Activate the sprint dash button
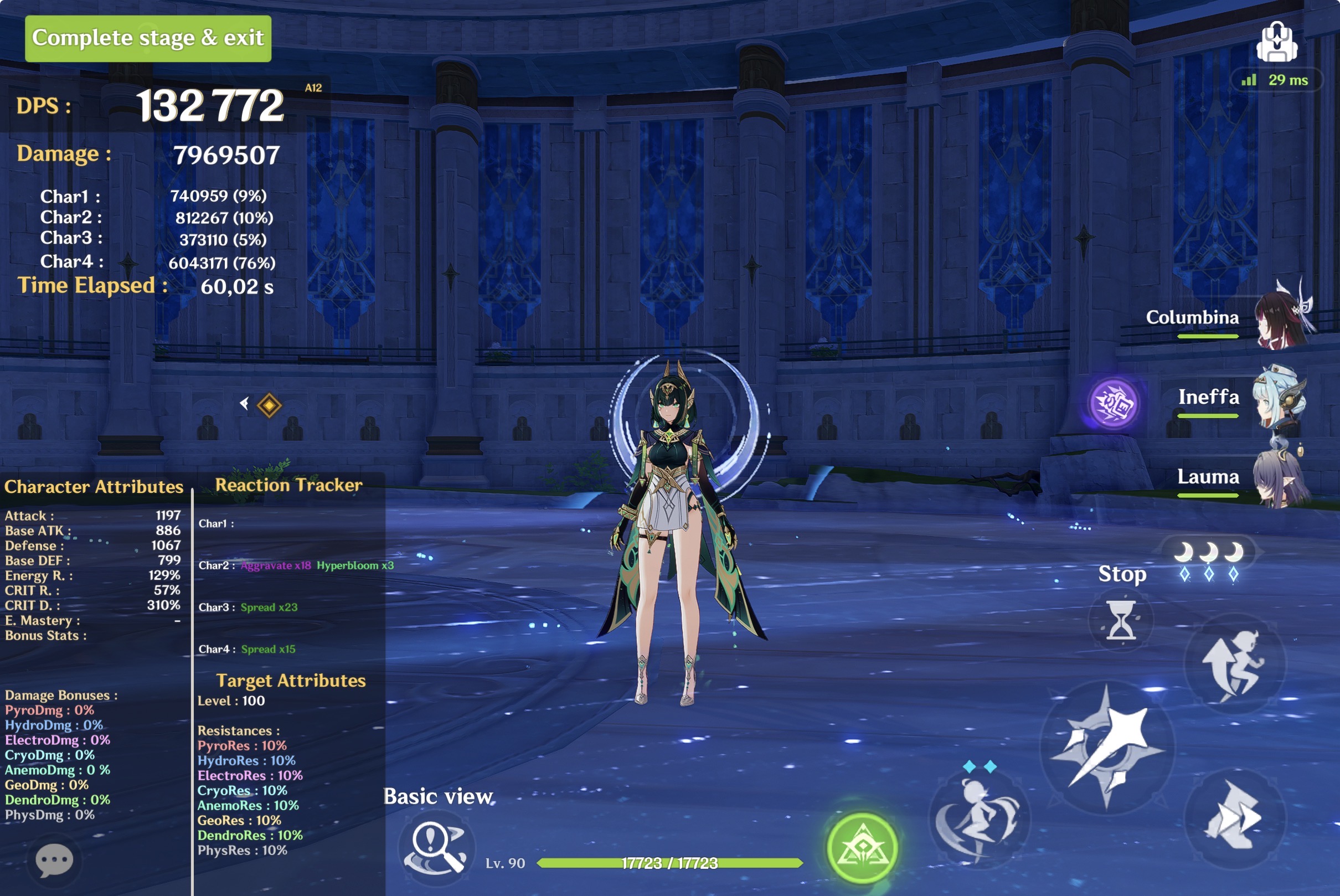The image size is (1340, 896). (x=1235, y=817)
